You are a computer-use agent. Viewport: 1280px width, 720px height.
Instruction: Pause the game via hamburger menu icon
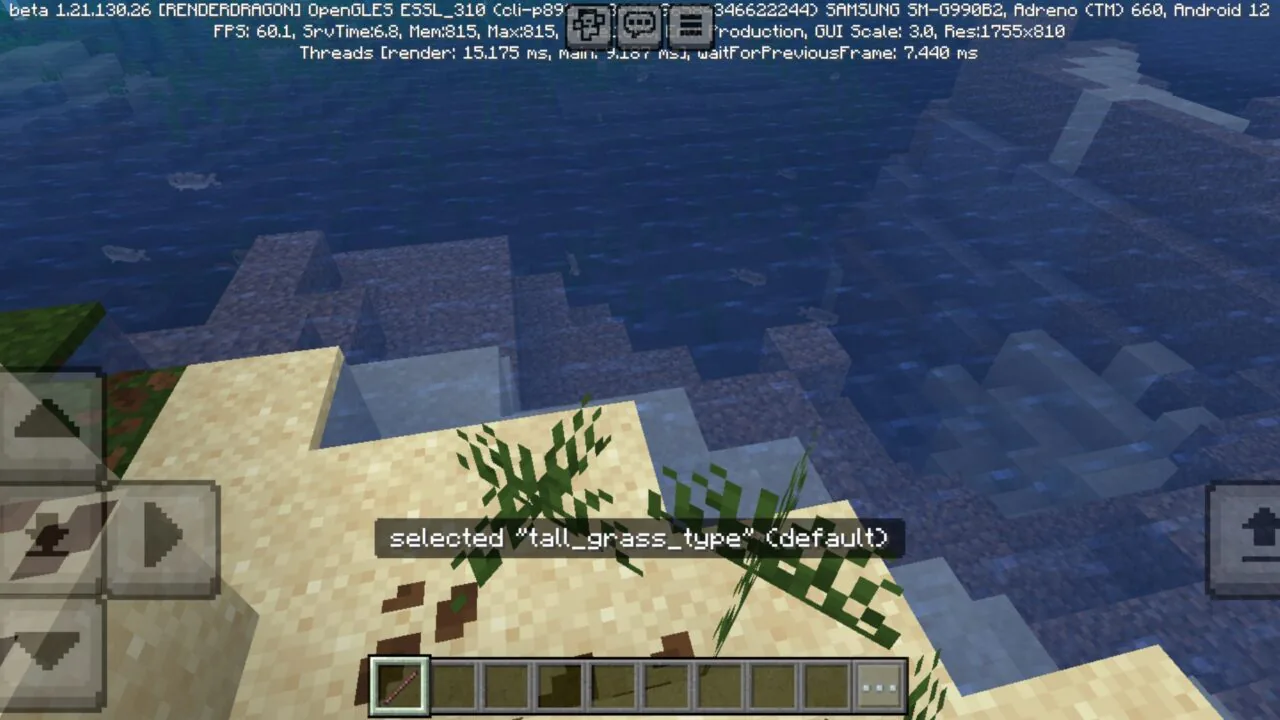coord(691,25)
